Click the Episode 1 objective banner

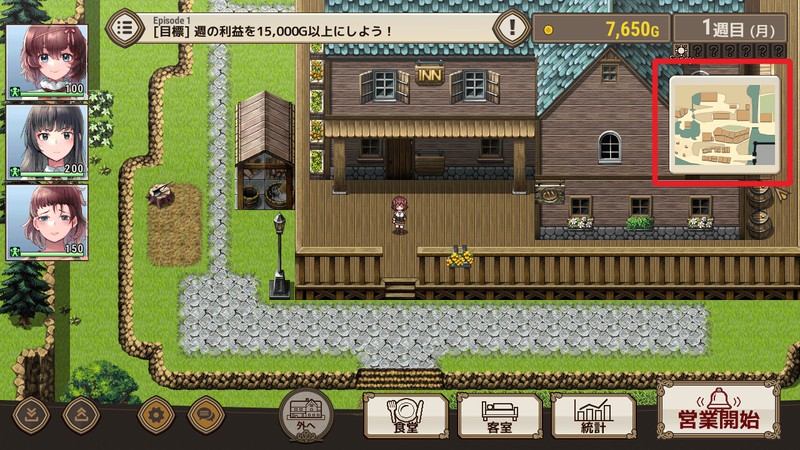click(320, 26)
